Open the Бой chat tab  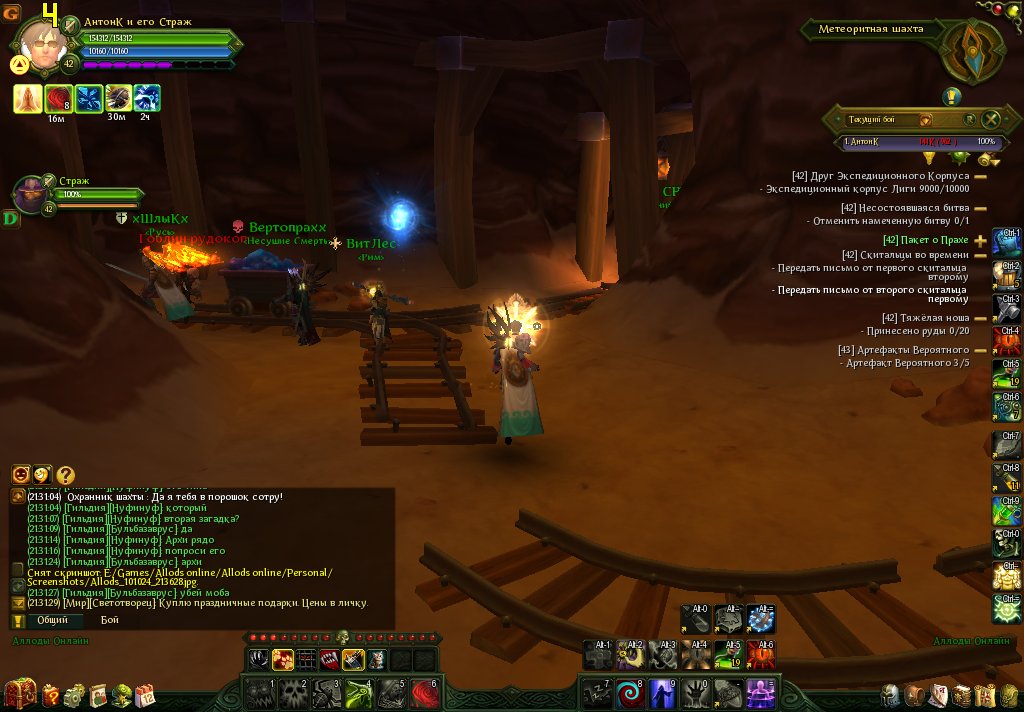click(x=109, y=620)
